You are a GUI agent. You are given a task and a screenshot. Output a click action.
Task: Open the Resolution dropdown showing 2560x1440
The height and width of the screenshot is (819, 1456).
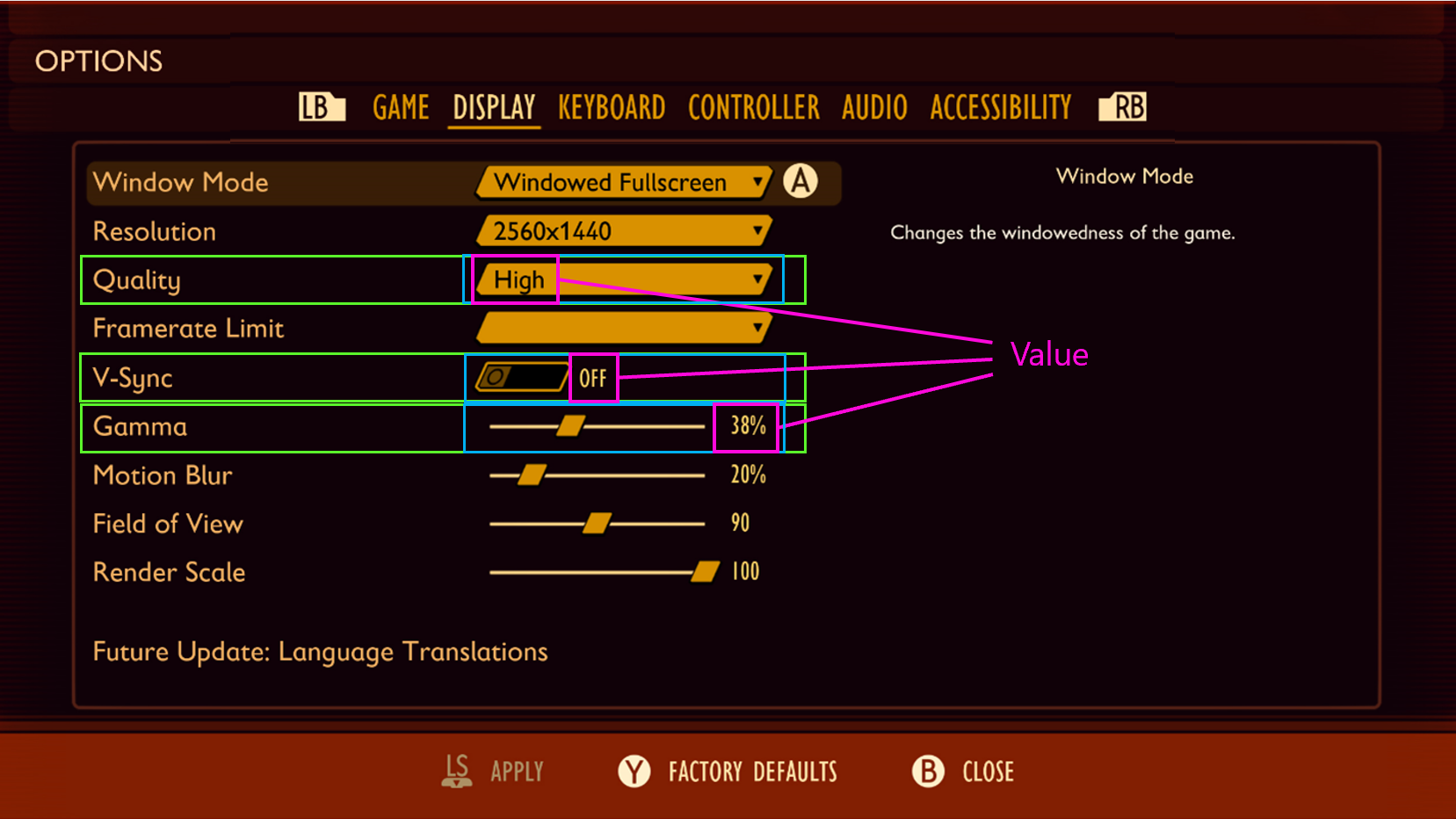click(623, 230)
